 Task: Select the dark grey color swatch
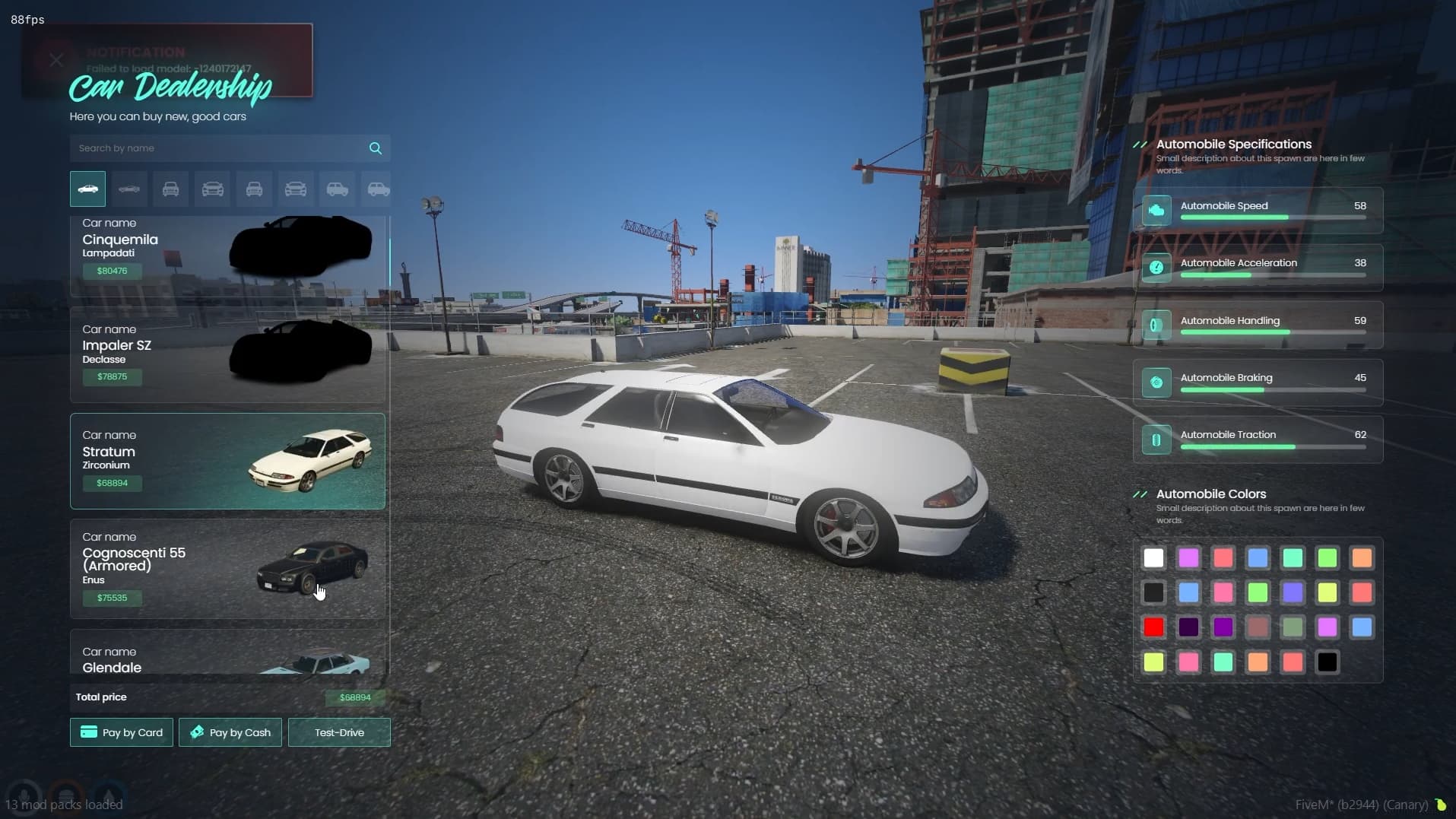pyautogui.click(x=1153, y=592)
